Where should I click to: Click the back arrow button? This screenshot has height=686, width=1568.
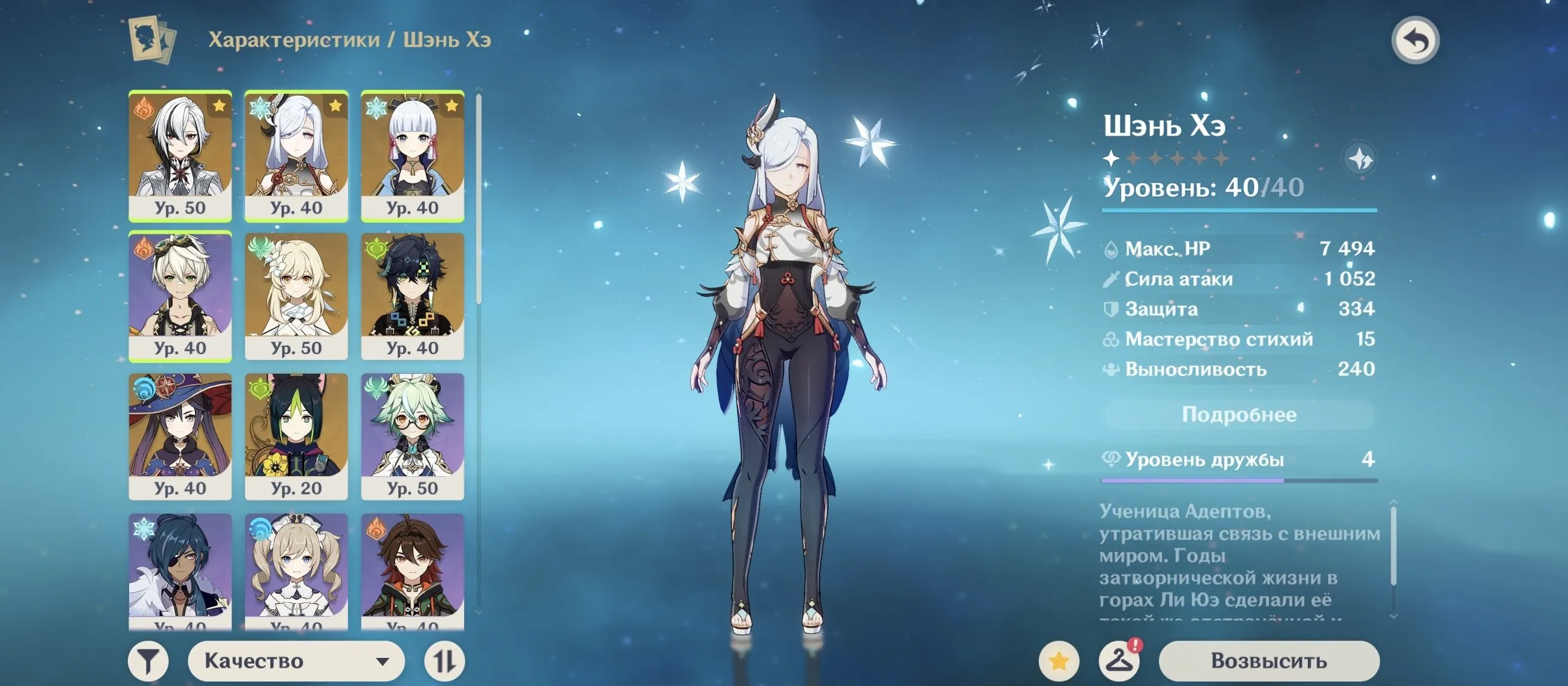tap(1416, 41)
